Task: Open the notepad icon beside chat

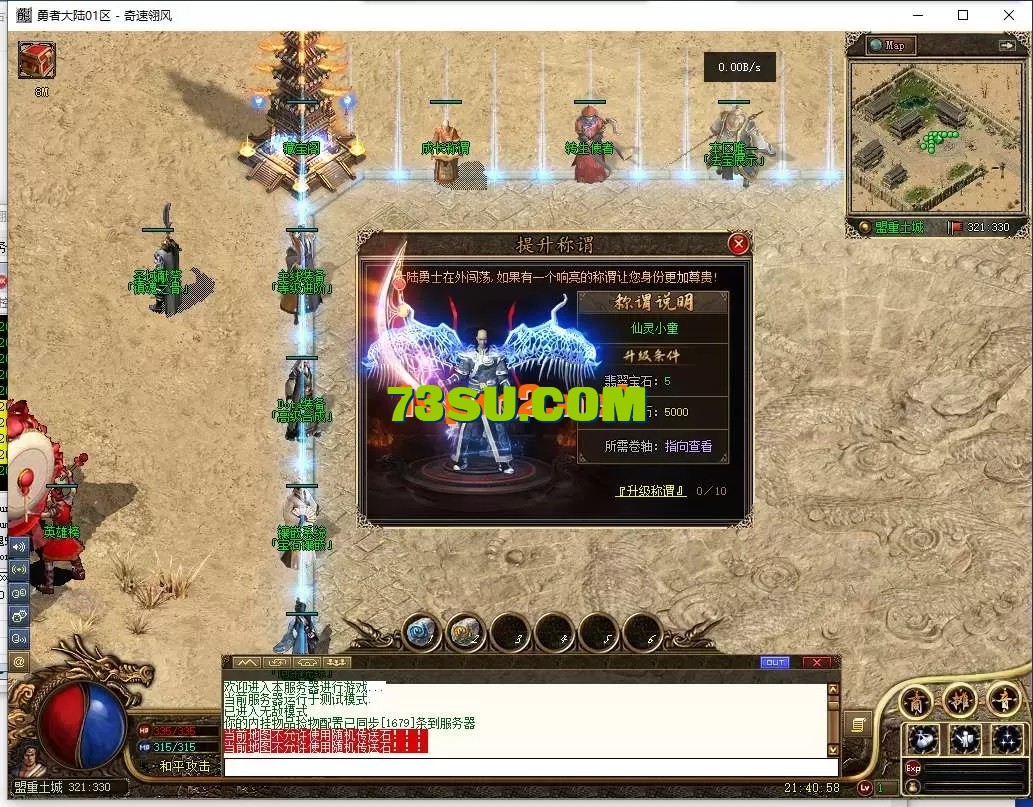Action: click(x=858, y=723)
